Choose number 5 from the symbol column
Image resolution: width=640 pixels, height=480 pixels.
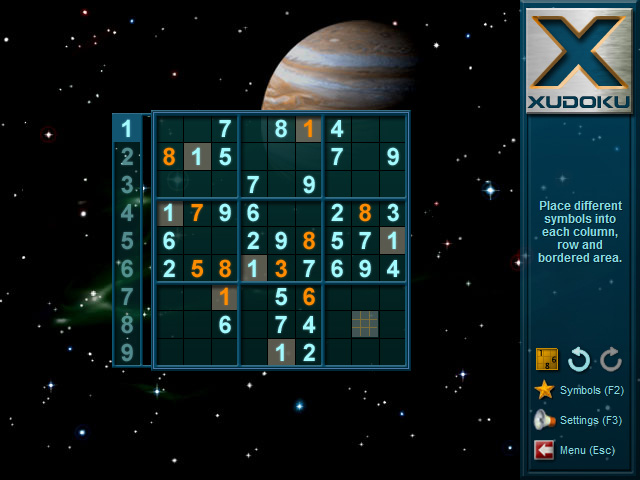[x=127, y=240]
